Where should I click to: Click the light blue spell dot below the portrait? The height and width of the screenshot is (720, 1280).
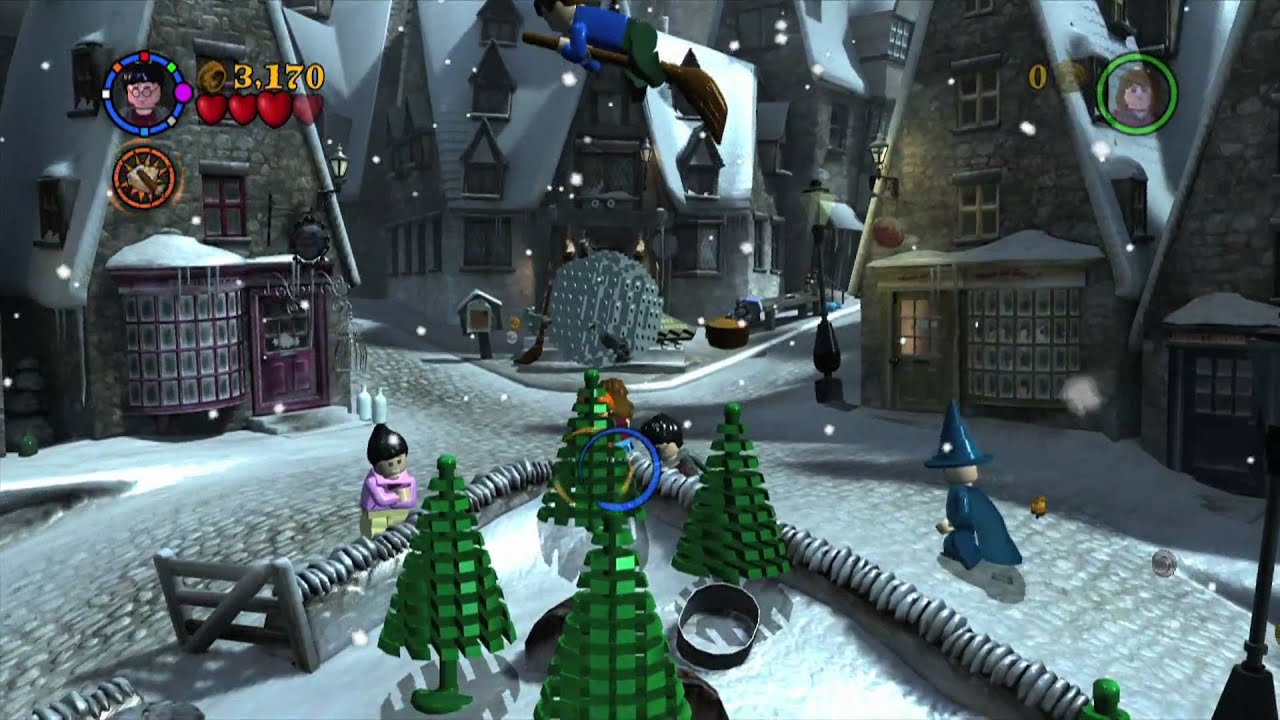pyautogui.click(x=144, y=132)
